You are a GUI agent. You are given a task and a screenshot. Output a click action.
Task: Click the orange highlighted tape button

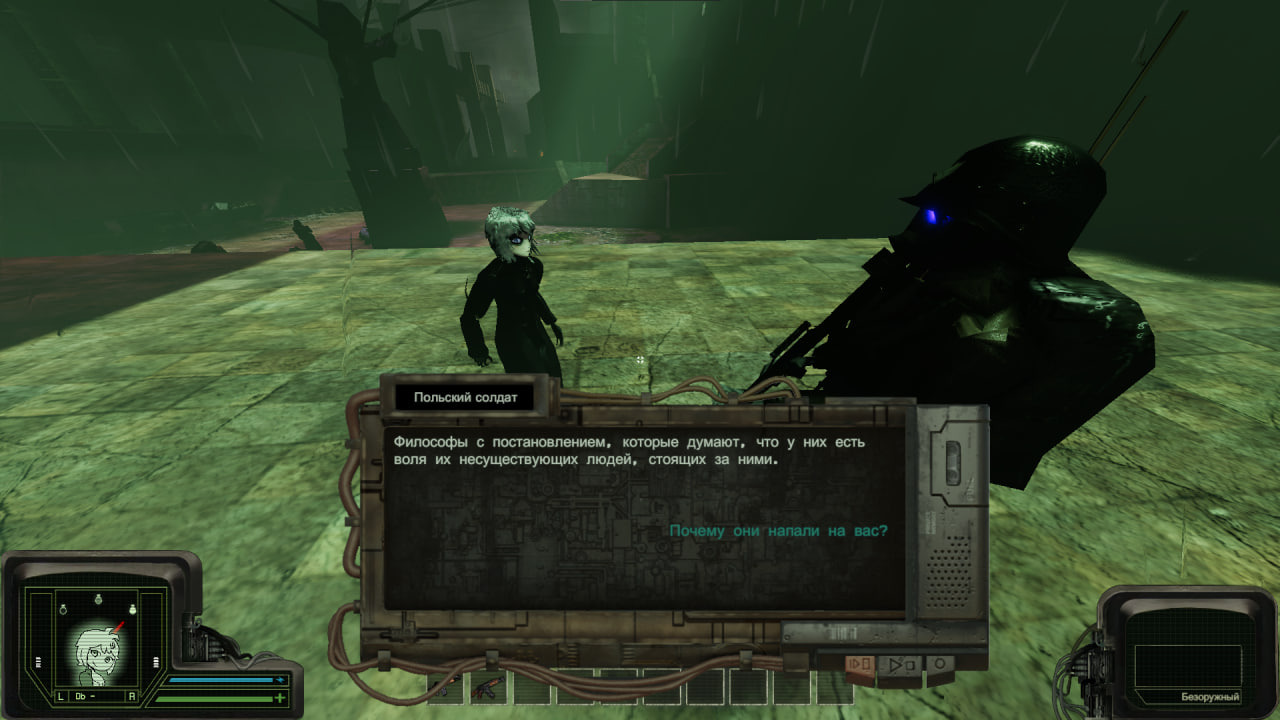point(860,664)
